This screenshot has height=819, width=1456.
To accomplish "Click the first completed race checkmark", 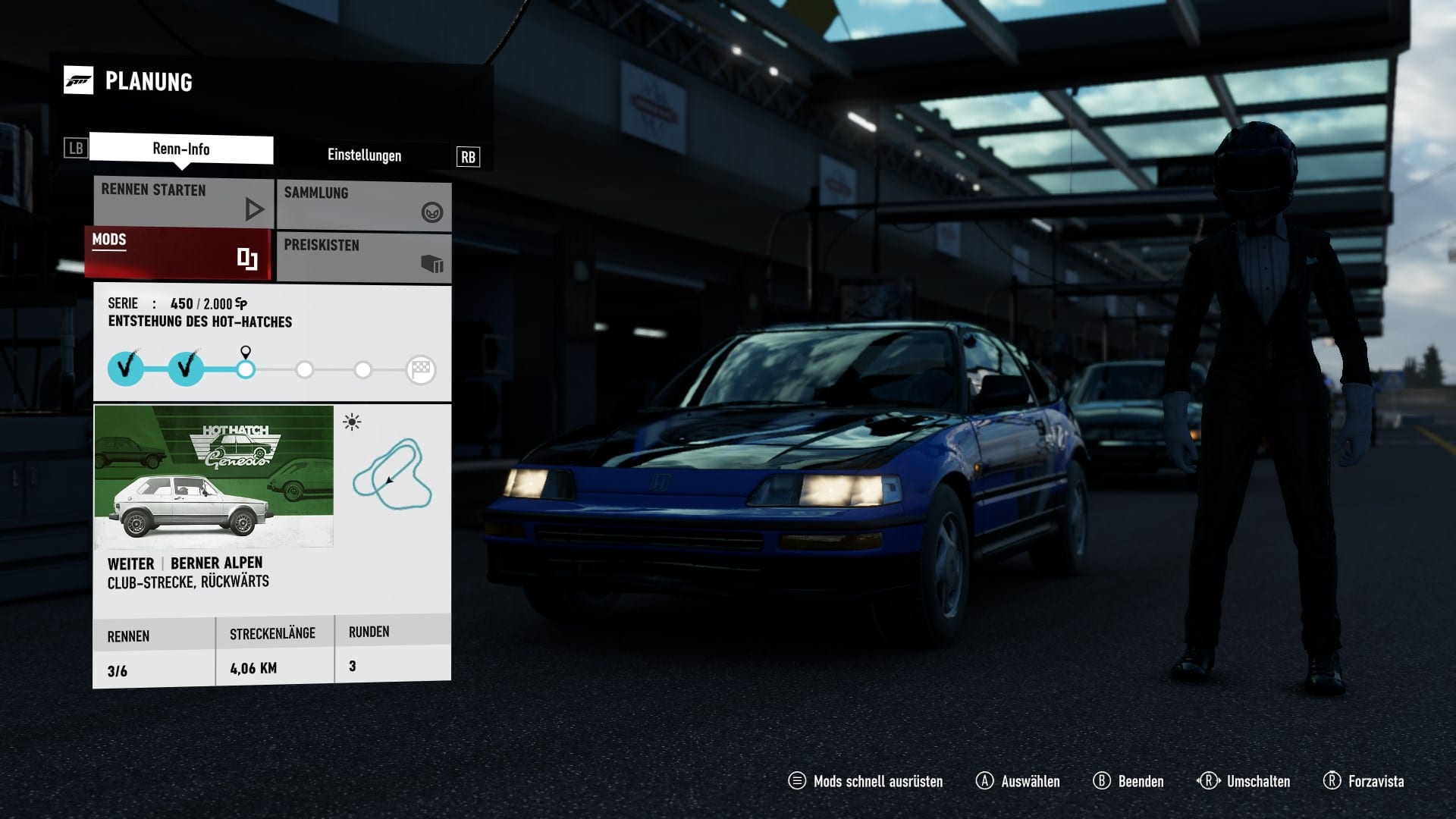I will point(126,369).
